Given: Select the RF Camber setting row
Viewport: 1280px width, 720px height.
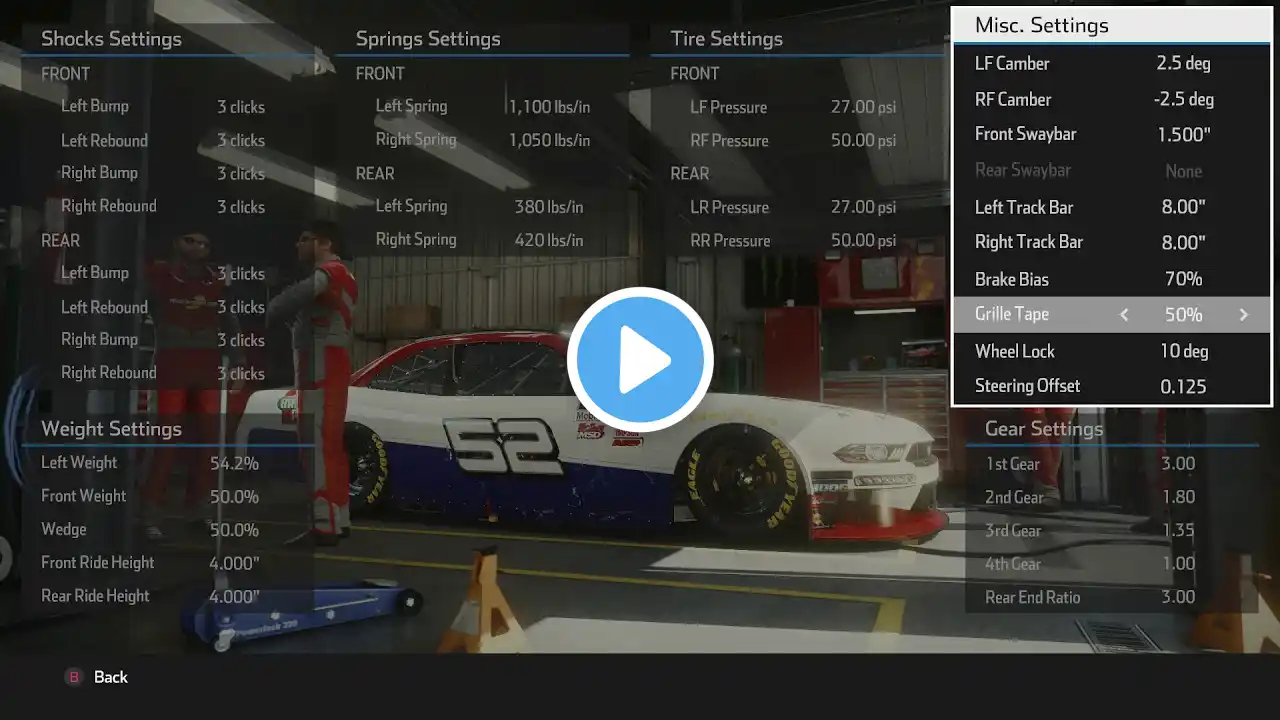Looking at the screenshot, I should click(1110, 100).
